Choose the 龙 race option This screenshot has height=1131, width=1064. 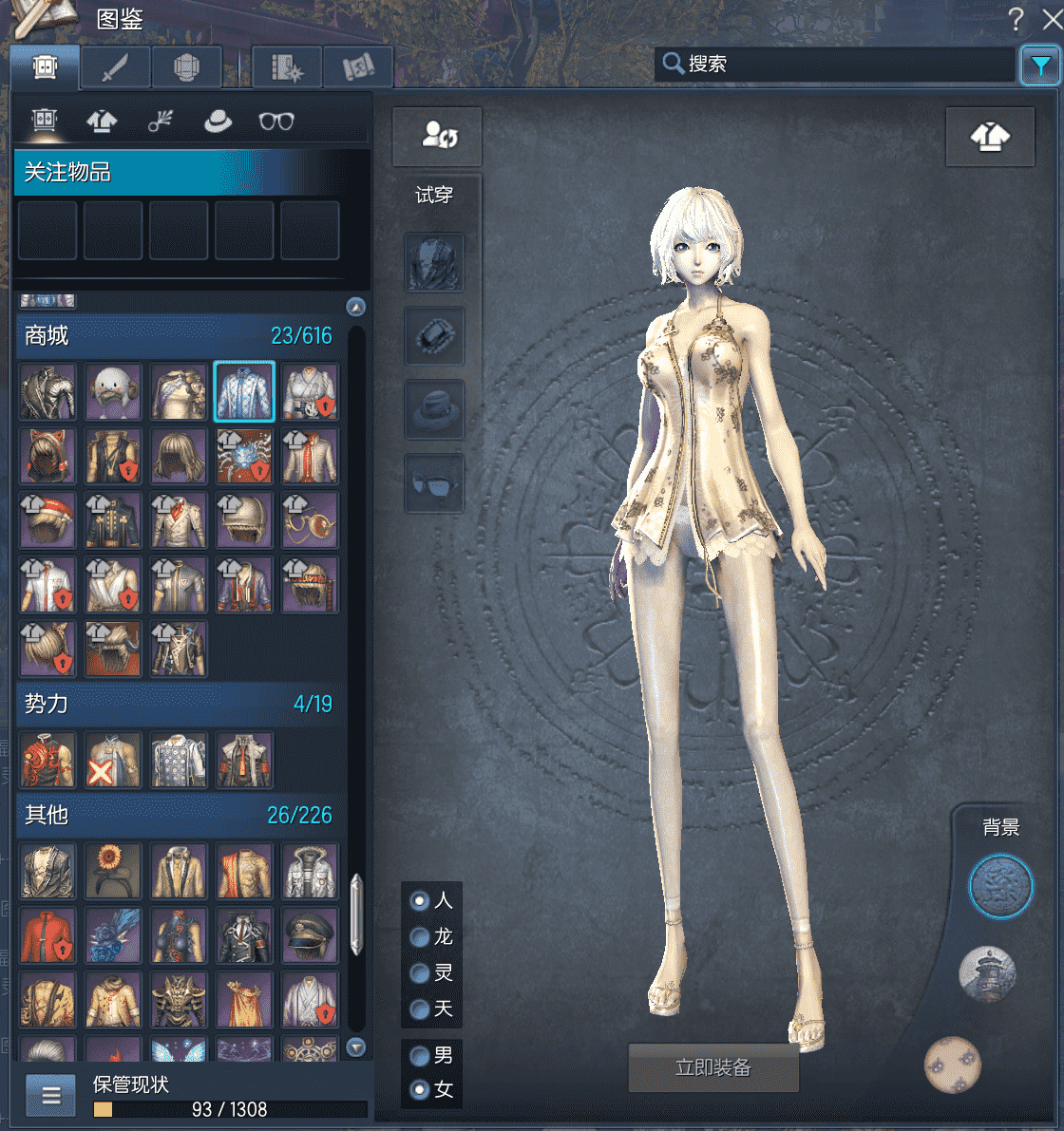tap(420, 937)
